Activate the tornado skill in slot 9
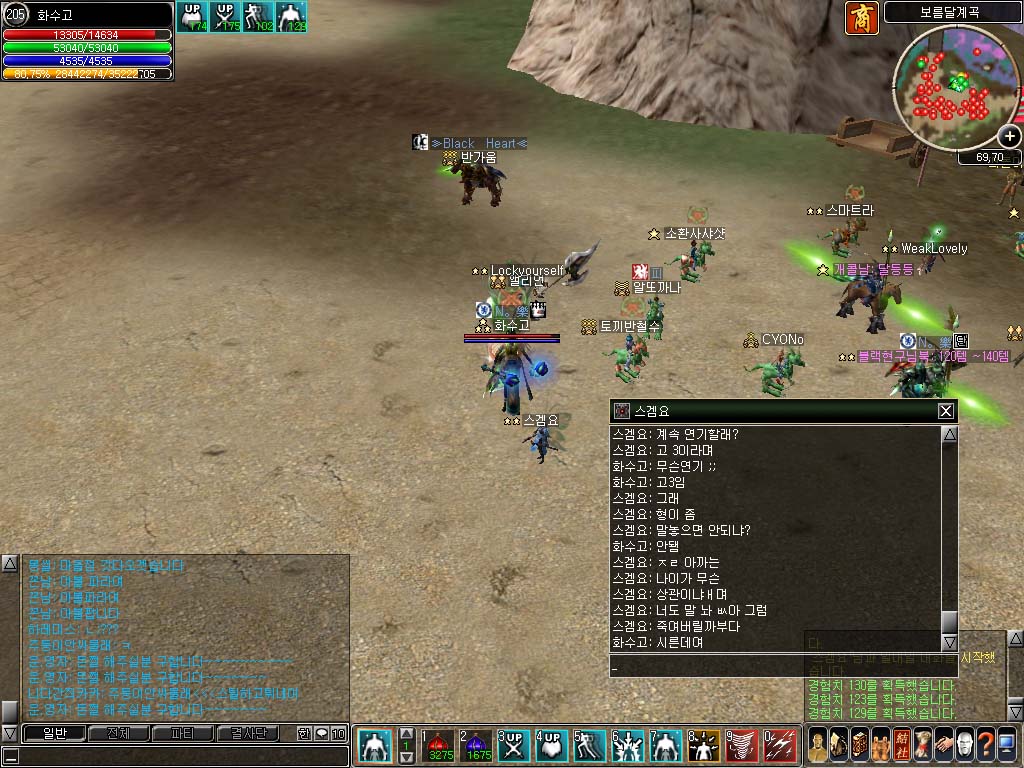The image size is (1024, 768). (x=743, y=746)
